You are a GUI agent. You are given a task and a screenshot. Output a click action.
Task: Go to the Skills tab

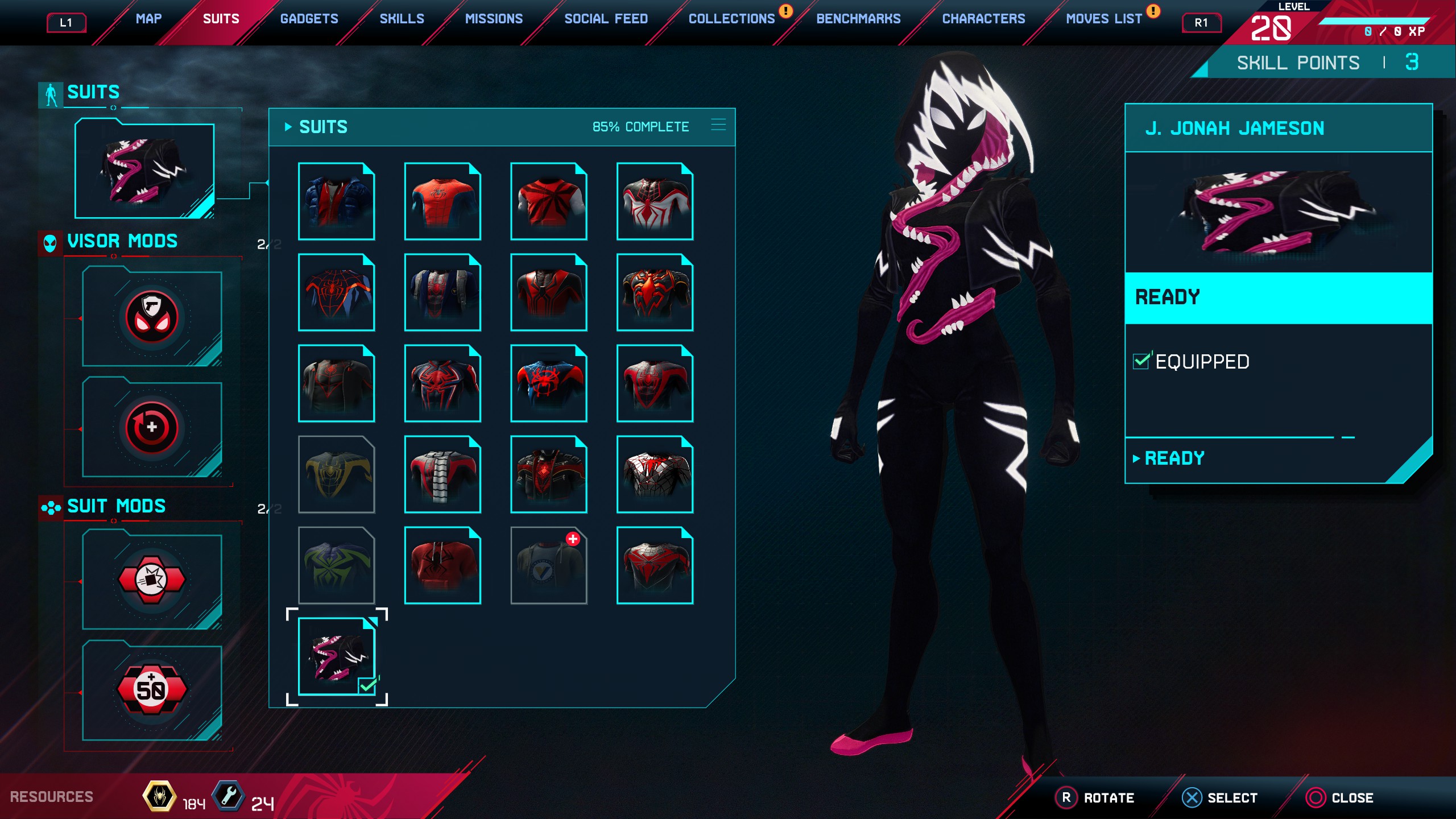tap(402, 19)
